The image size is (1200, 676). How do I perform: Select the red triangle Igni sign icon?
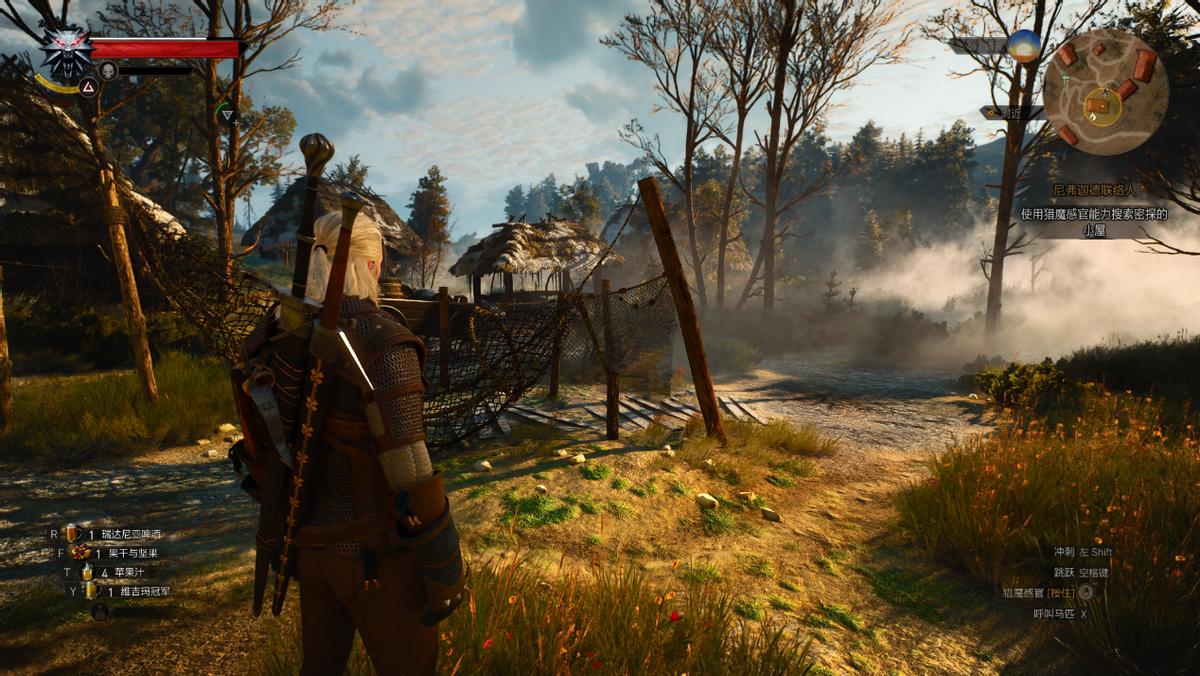(88, 87)
